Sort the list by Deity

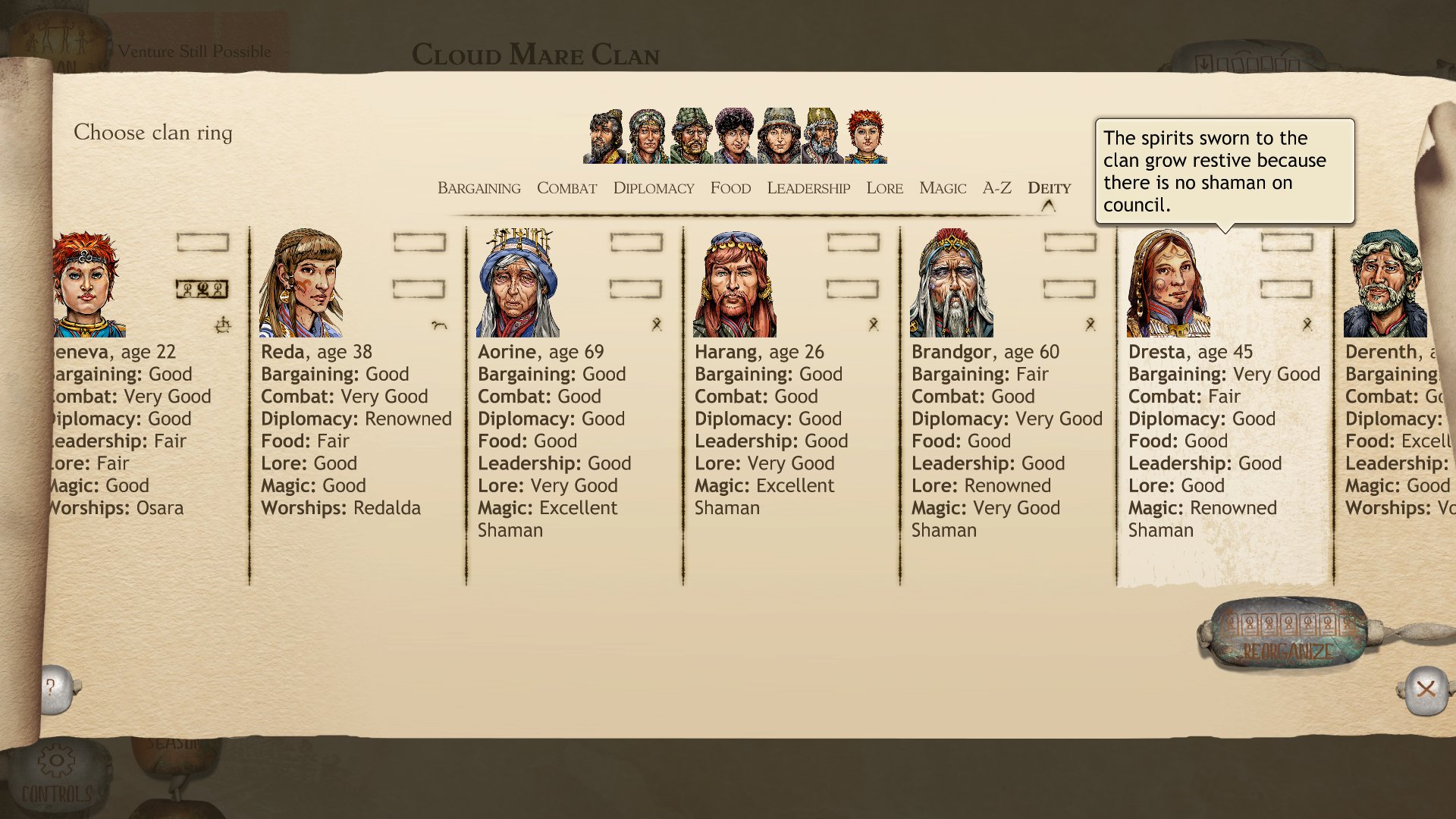pos(1049,188)
